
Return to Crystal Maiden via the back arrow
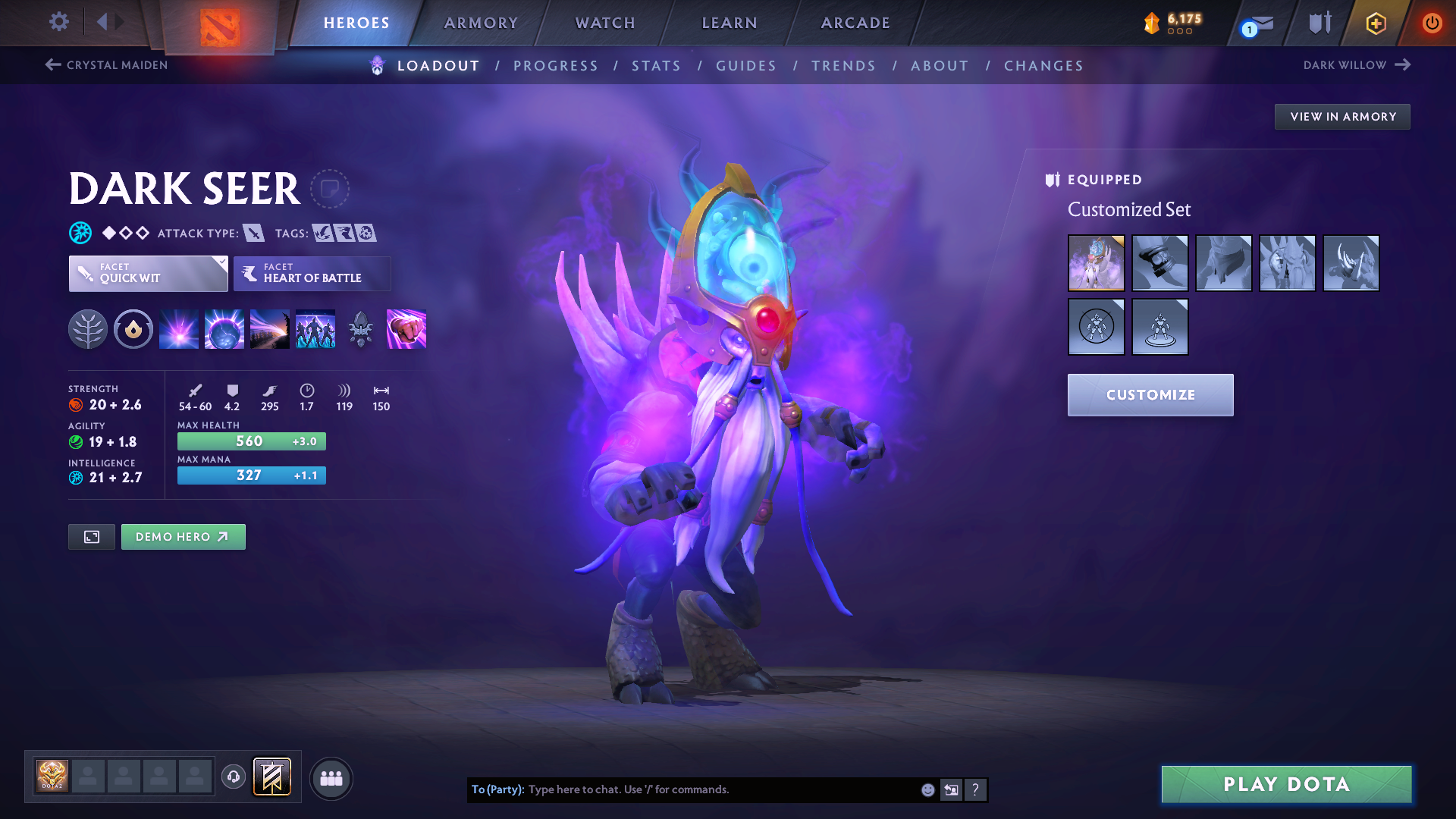(x=52, y=64)
